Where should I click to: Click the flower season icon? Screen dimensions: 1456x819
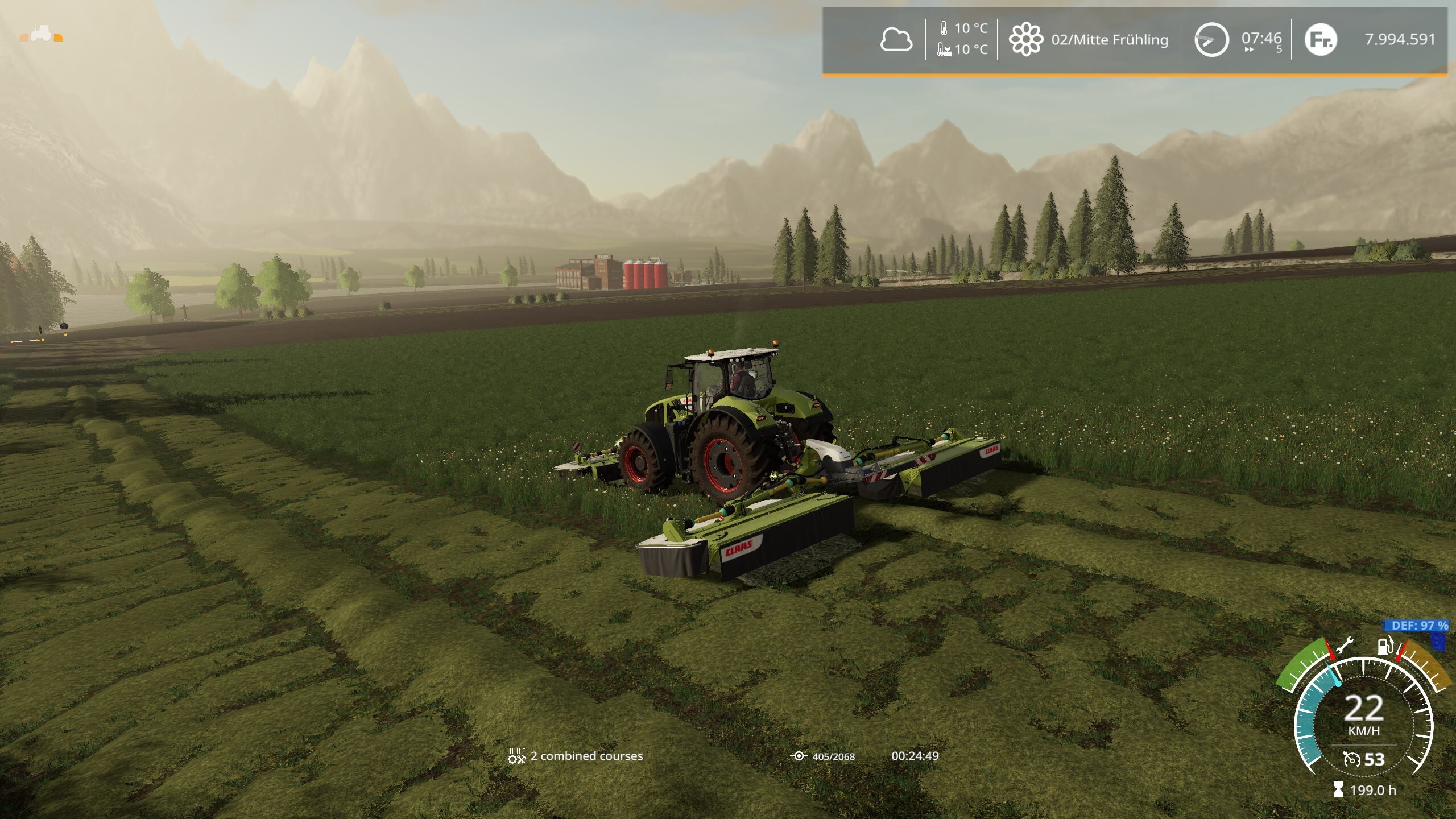[x=1025, y=39]
